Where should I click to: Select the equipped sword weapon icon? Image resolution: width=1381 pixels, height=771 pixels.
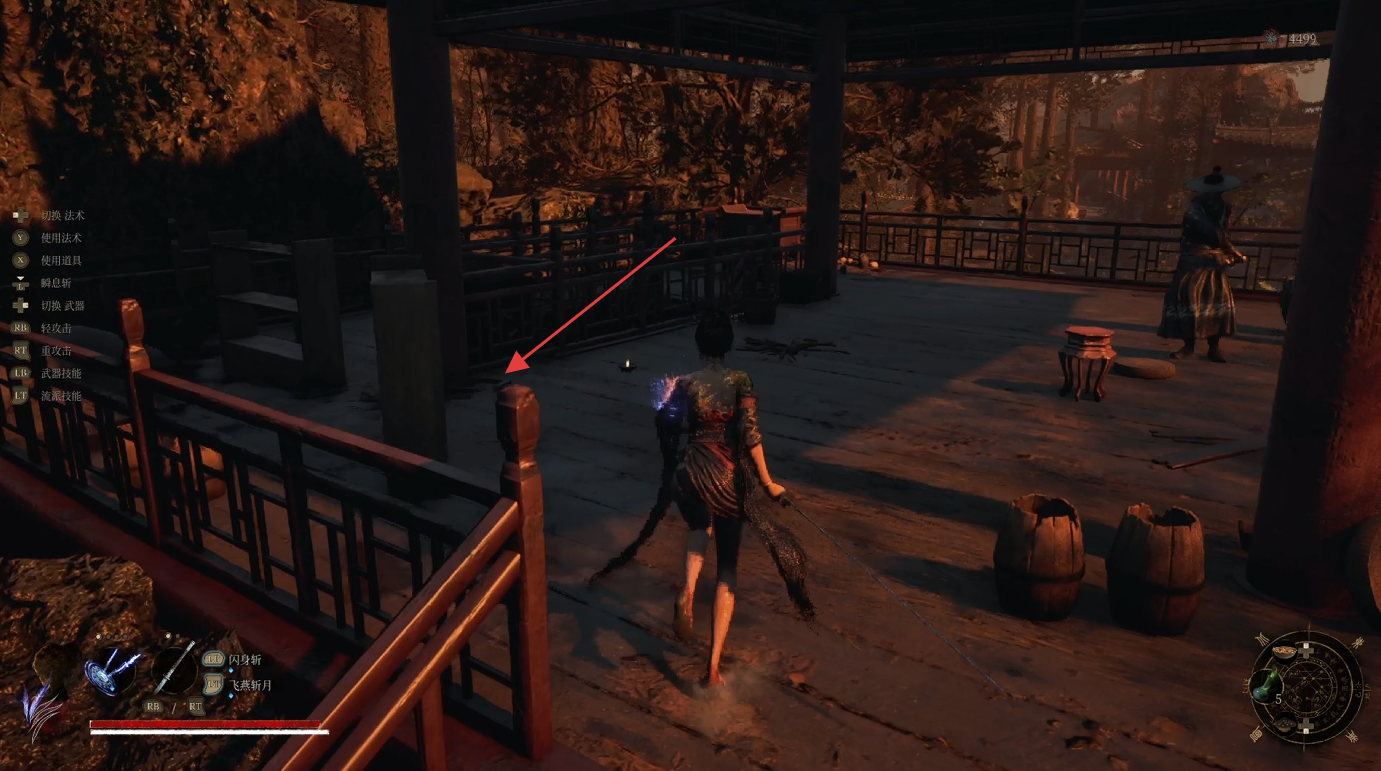coord(174,669)
